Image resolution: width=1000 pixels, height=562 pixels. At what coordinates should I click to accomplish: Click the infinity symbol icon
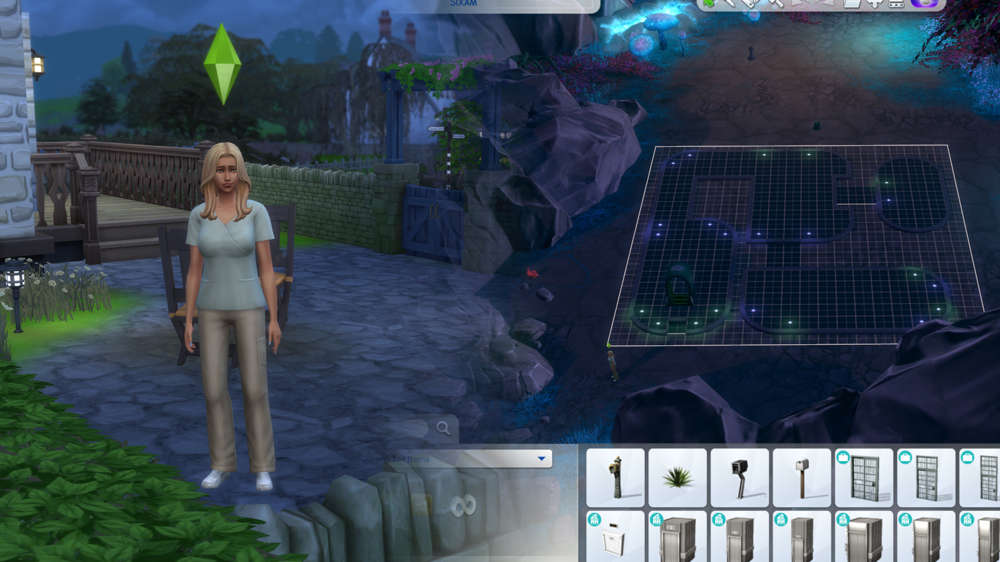pos(460,507)
